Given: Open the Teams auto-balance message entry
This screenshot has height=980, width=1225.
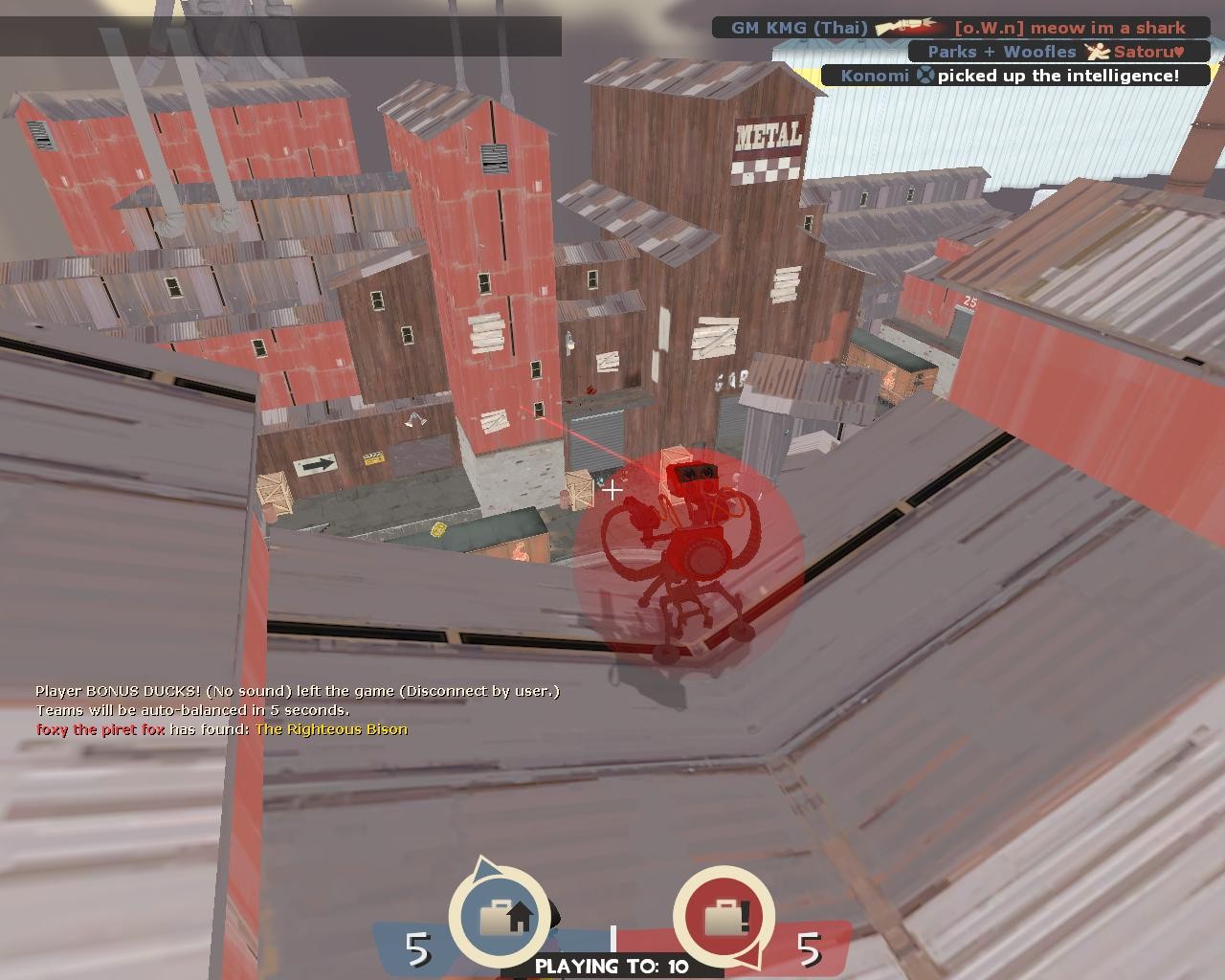Looking at the screenshot, I should click(x=193, y=710).
